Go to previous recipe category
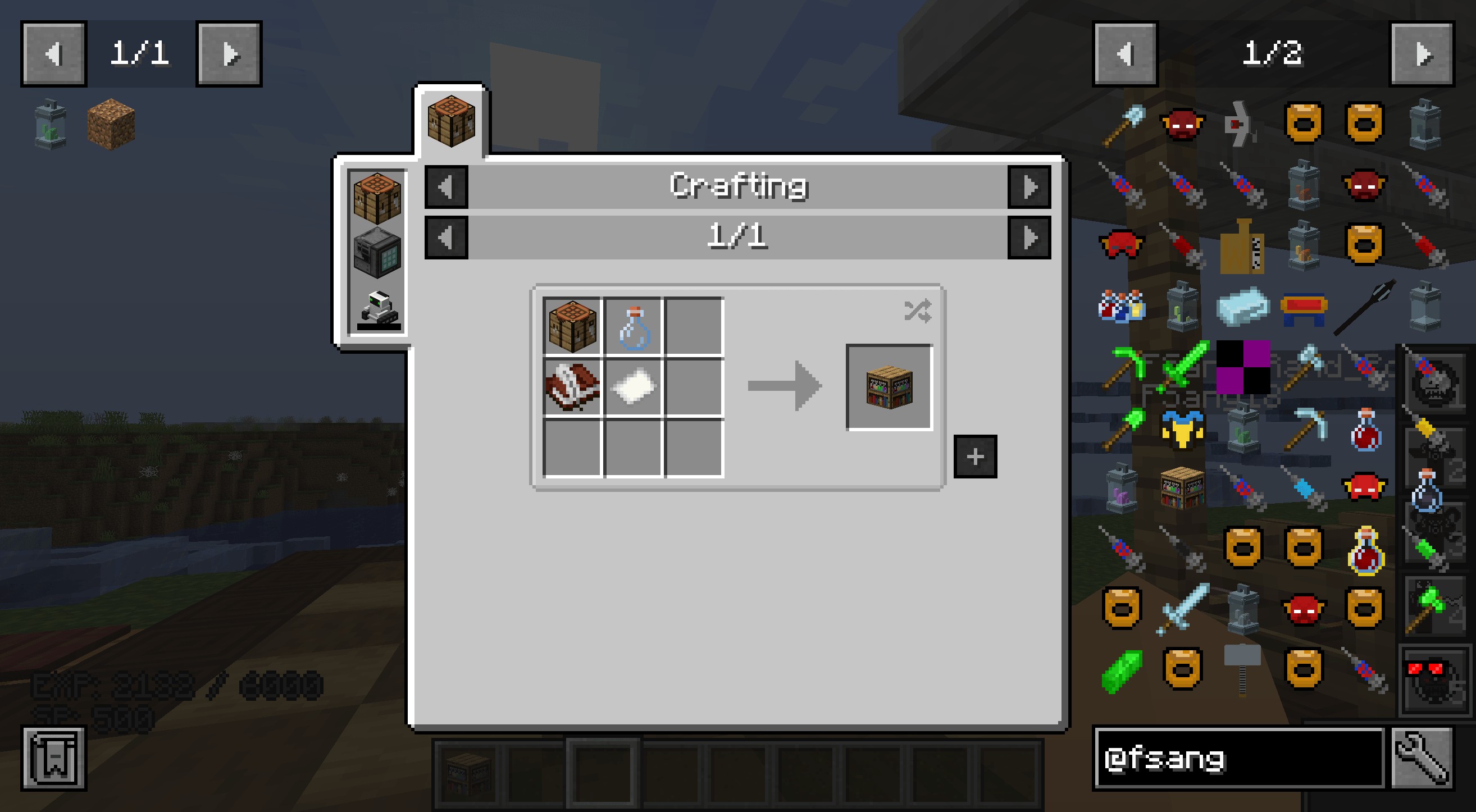This screenshot has width=1476, height=812. pos(447,187)
